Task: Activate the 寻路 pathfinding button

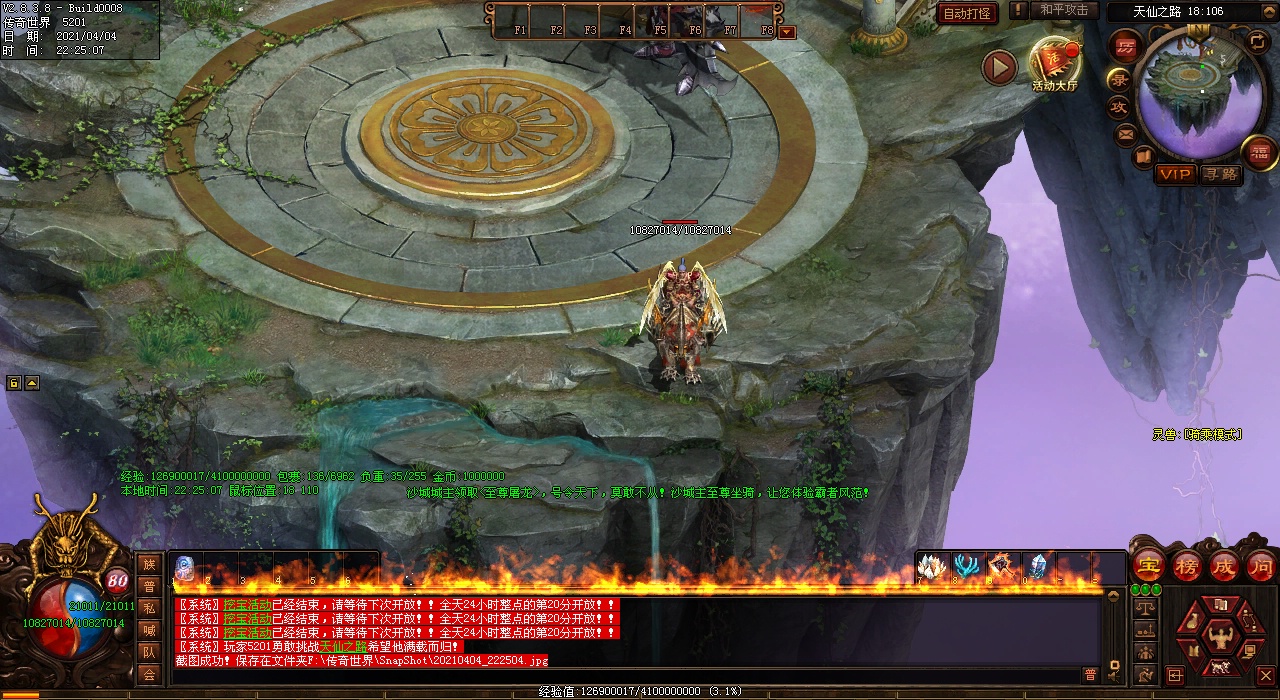Action: click(1220, 174)
